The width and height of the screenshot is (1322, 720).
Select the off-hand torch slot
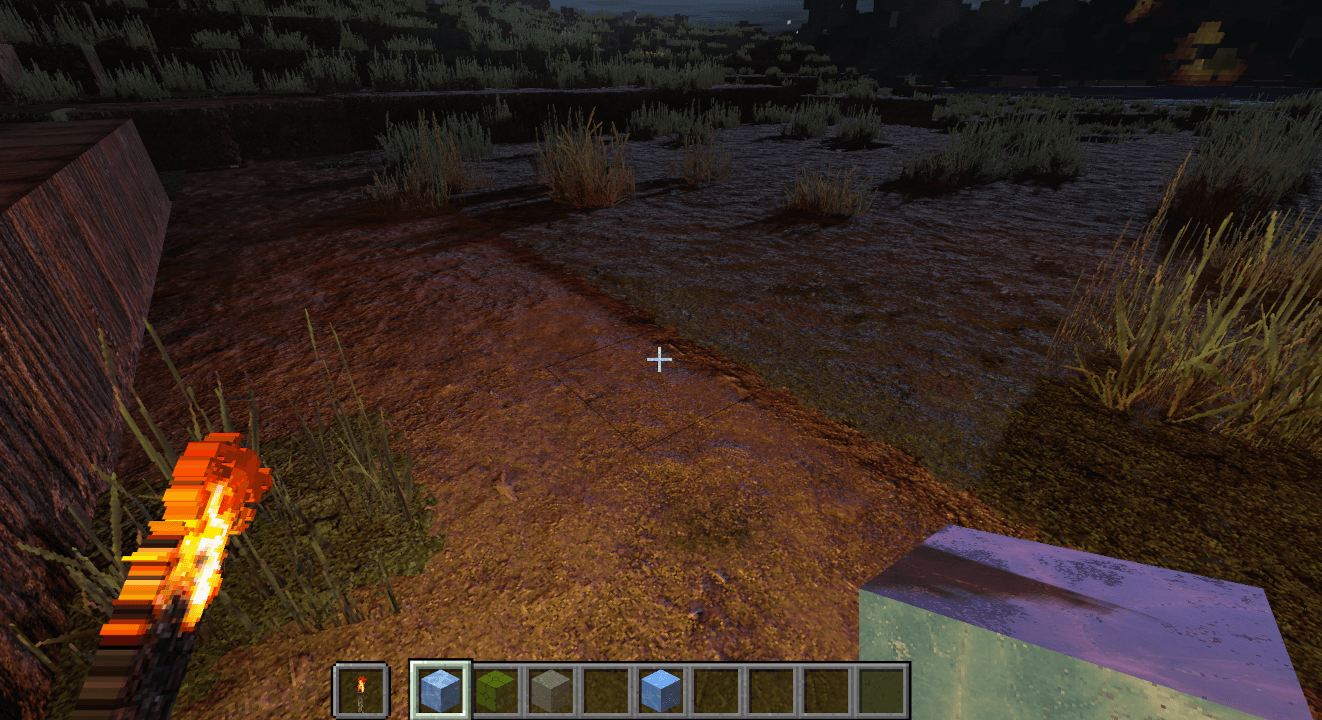[360, 690]
